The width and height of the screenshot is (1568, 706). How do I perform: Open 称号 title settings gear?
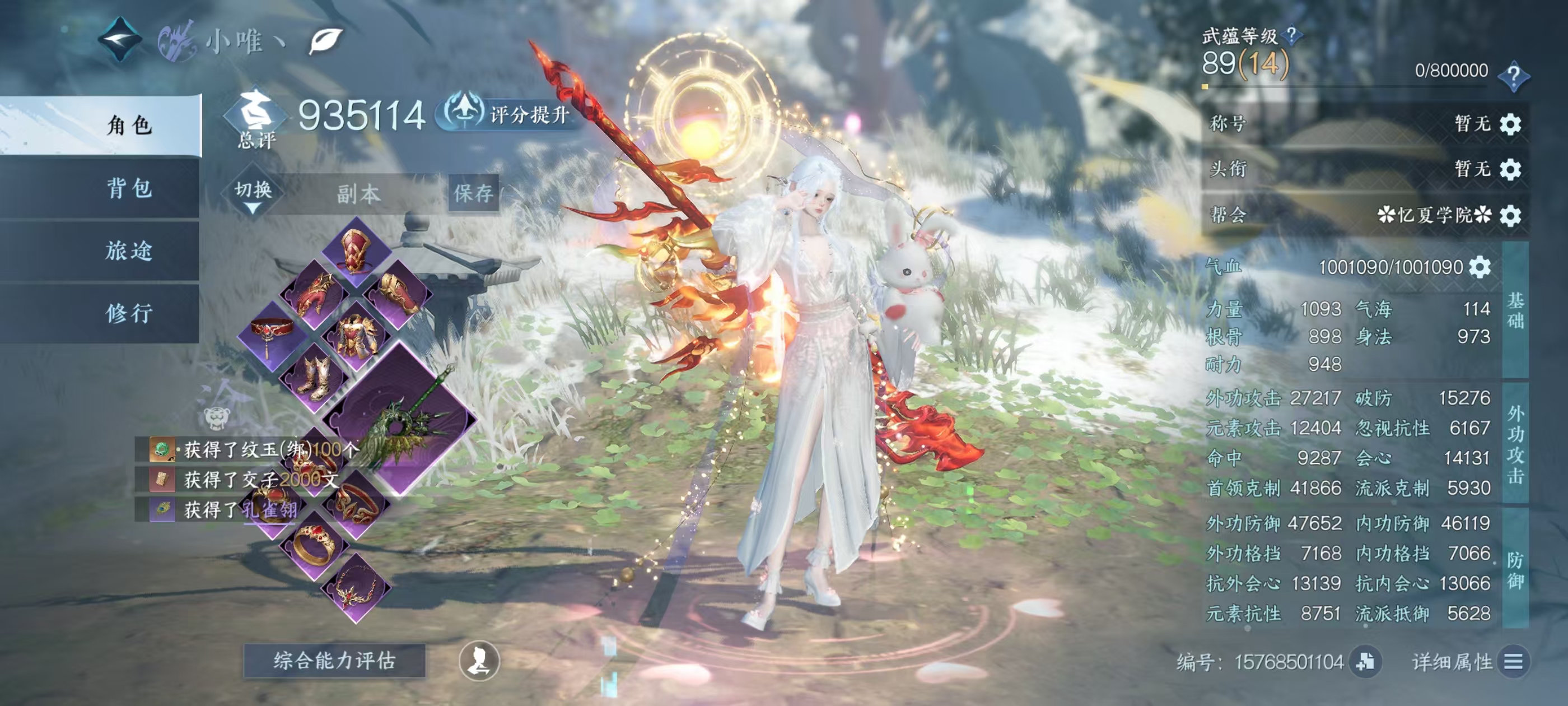1510,124
